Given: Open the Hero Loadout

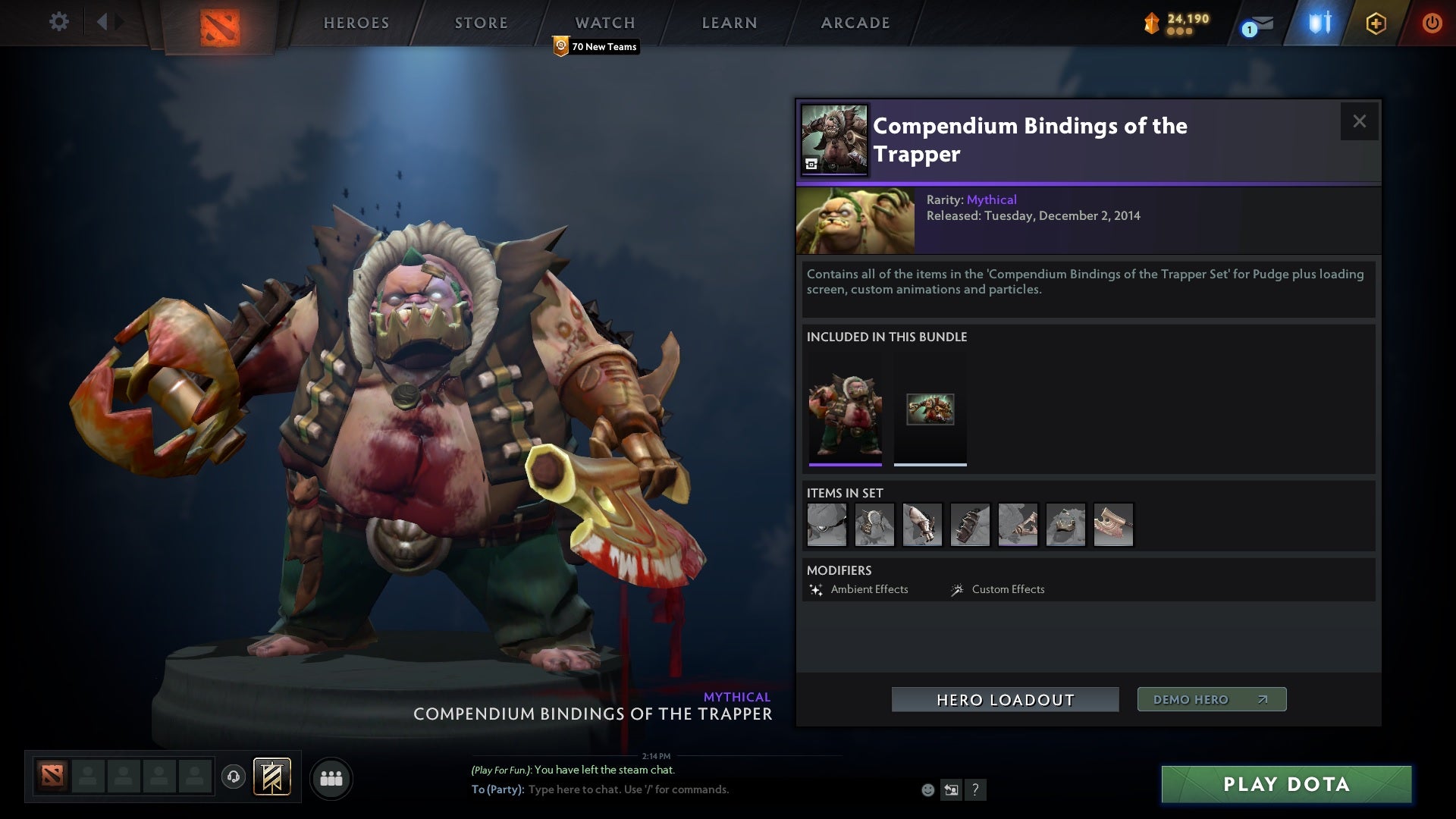Looking at the screenshot, I should click(x=1005, y=700).
